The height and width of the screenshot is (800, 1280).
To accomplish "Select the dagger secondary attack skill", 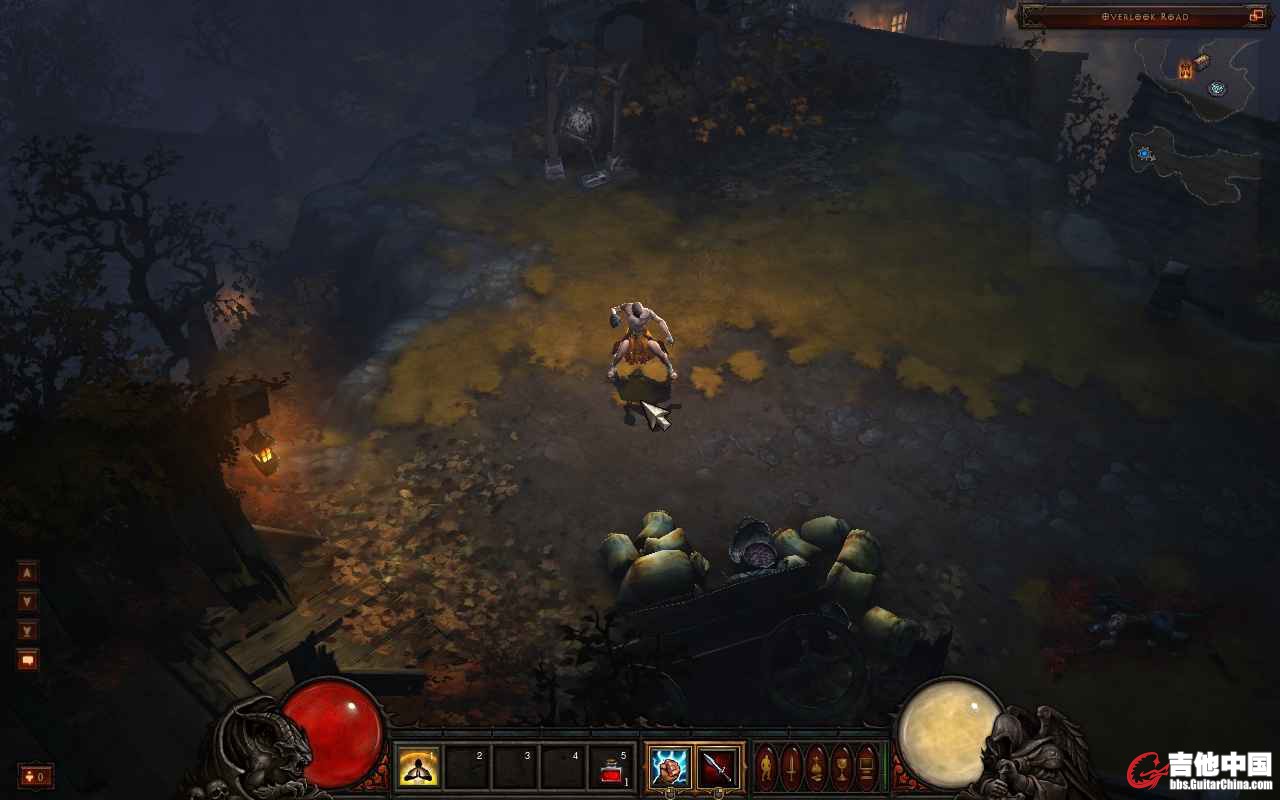I will [x=718, y=768].
